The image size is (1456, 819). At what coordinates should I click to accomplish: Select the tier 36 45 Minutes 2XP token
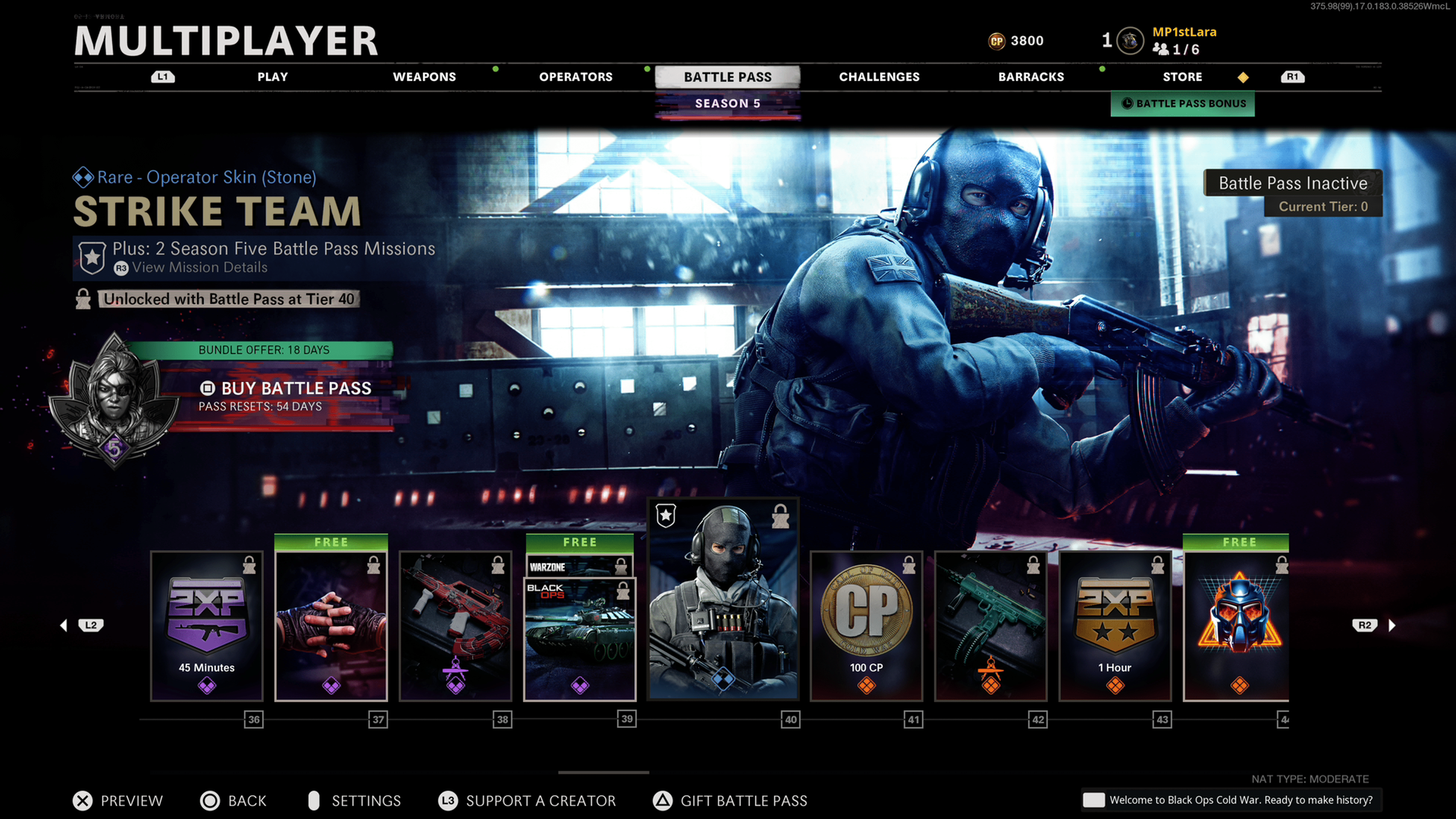click(207, 626)
